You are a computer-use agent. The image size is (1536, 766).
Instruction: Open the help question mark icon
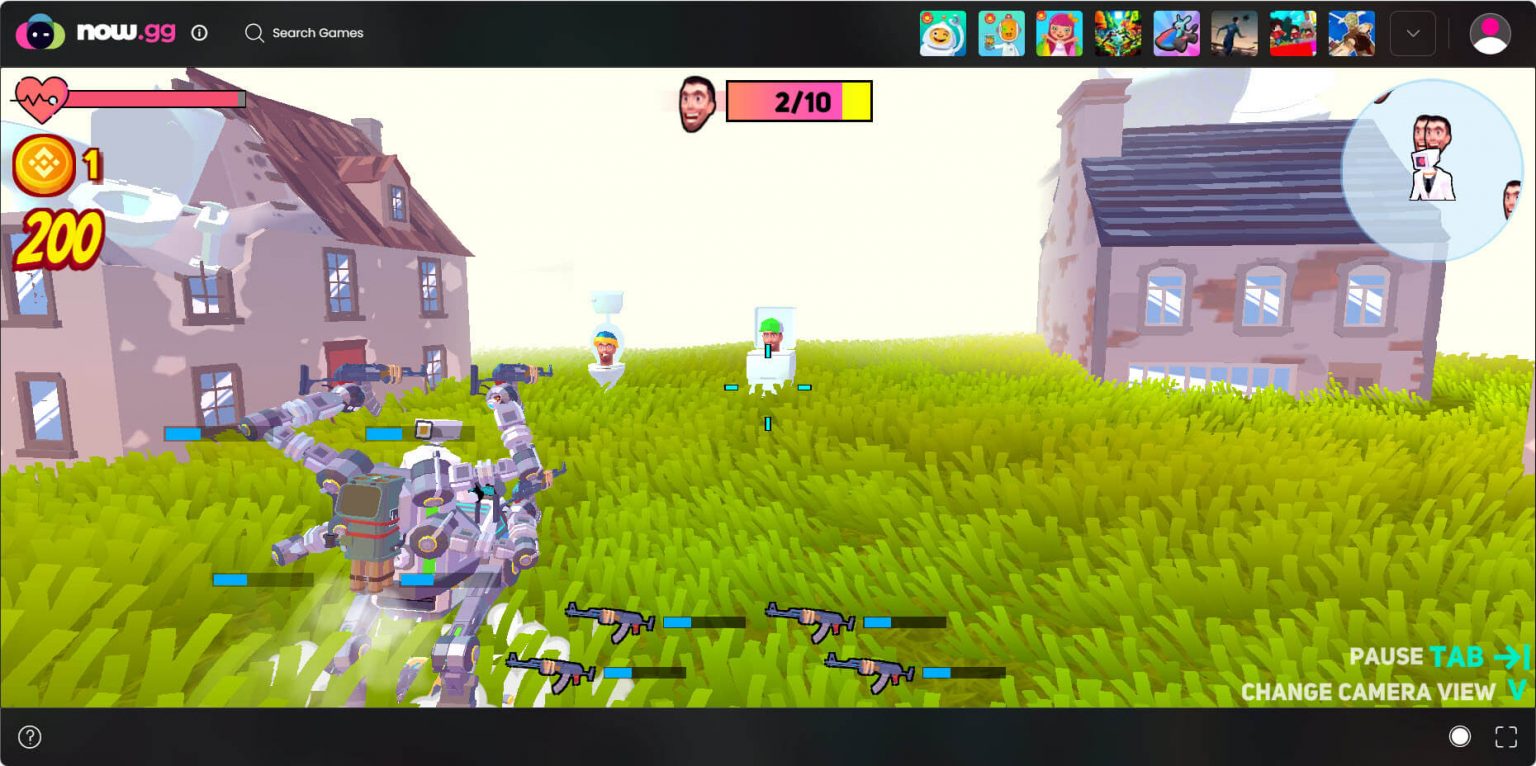pos(30,737)
